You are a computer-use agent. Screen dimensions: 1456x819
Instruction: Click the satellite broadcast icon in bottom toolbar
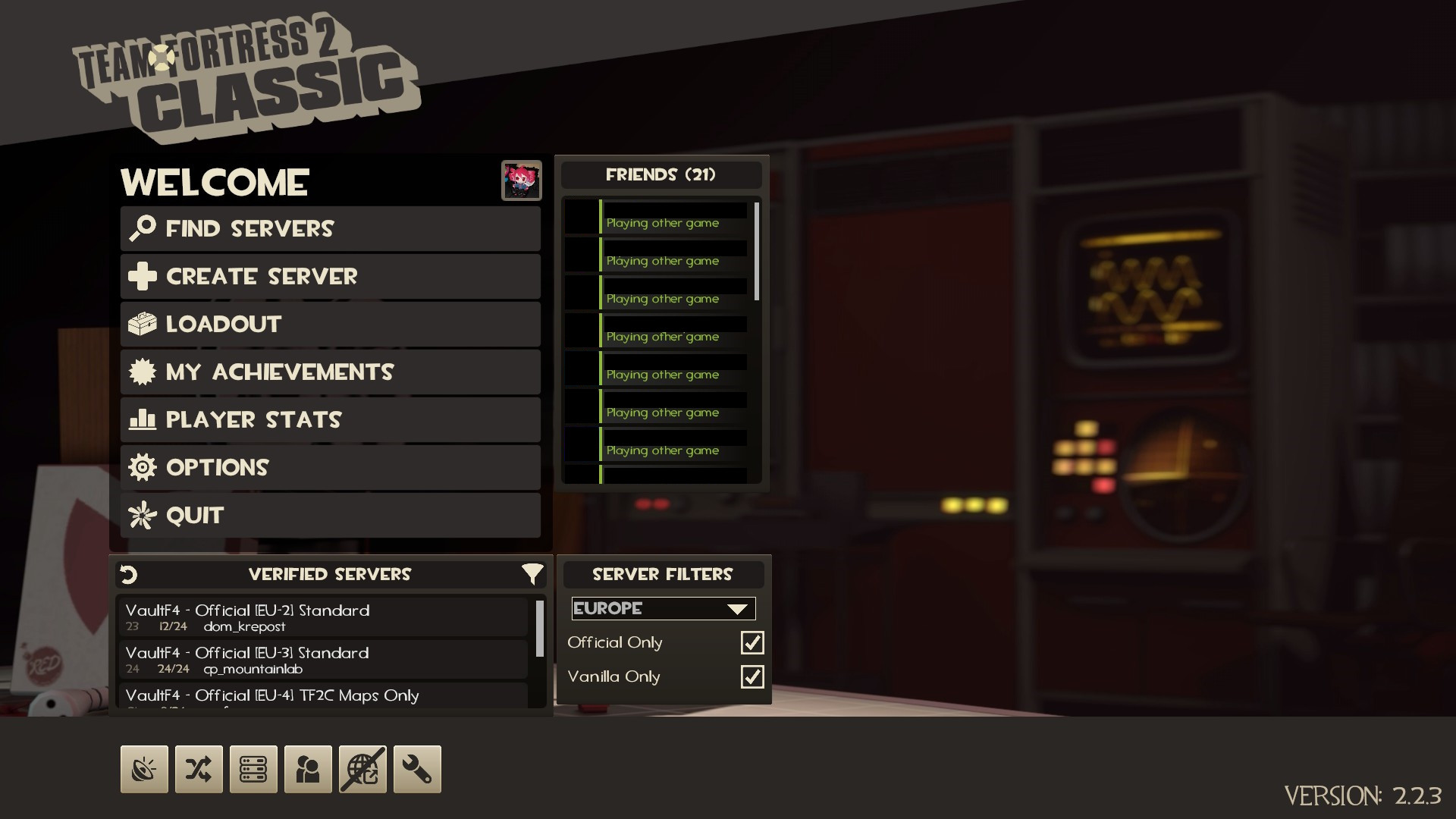pos(144,769)
